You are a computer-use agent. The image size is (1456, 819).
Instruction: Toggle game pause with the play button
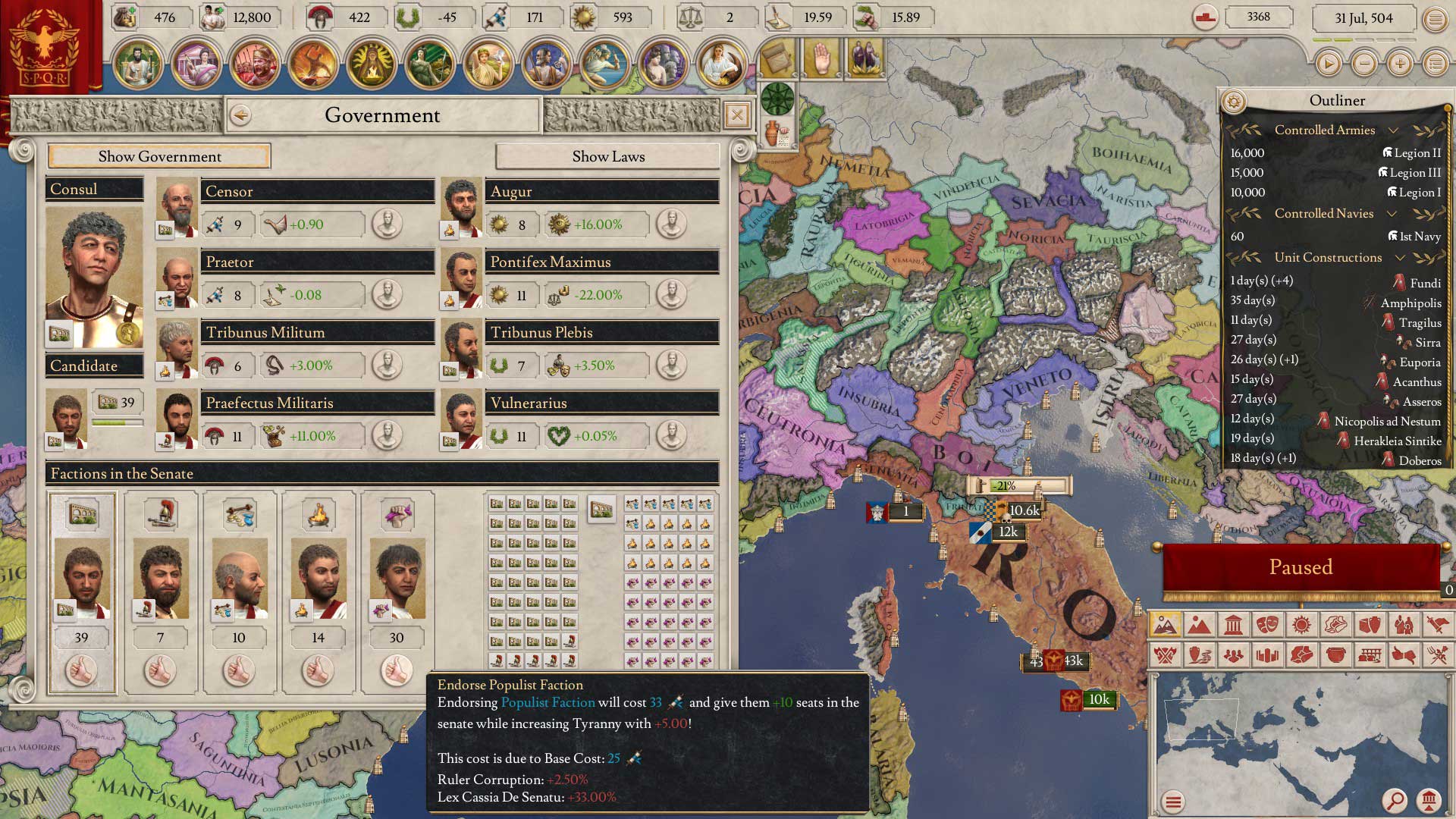[x=1328, y=64]
